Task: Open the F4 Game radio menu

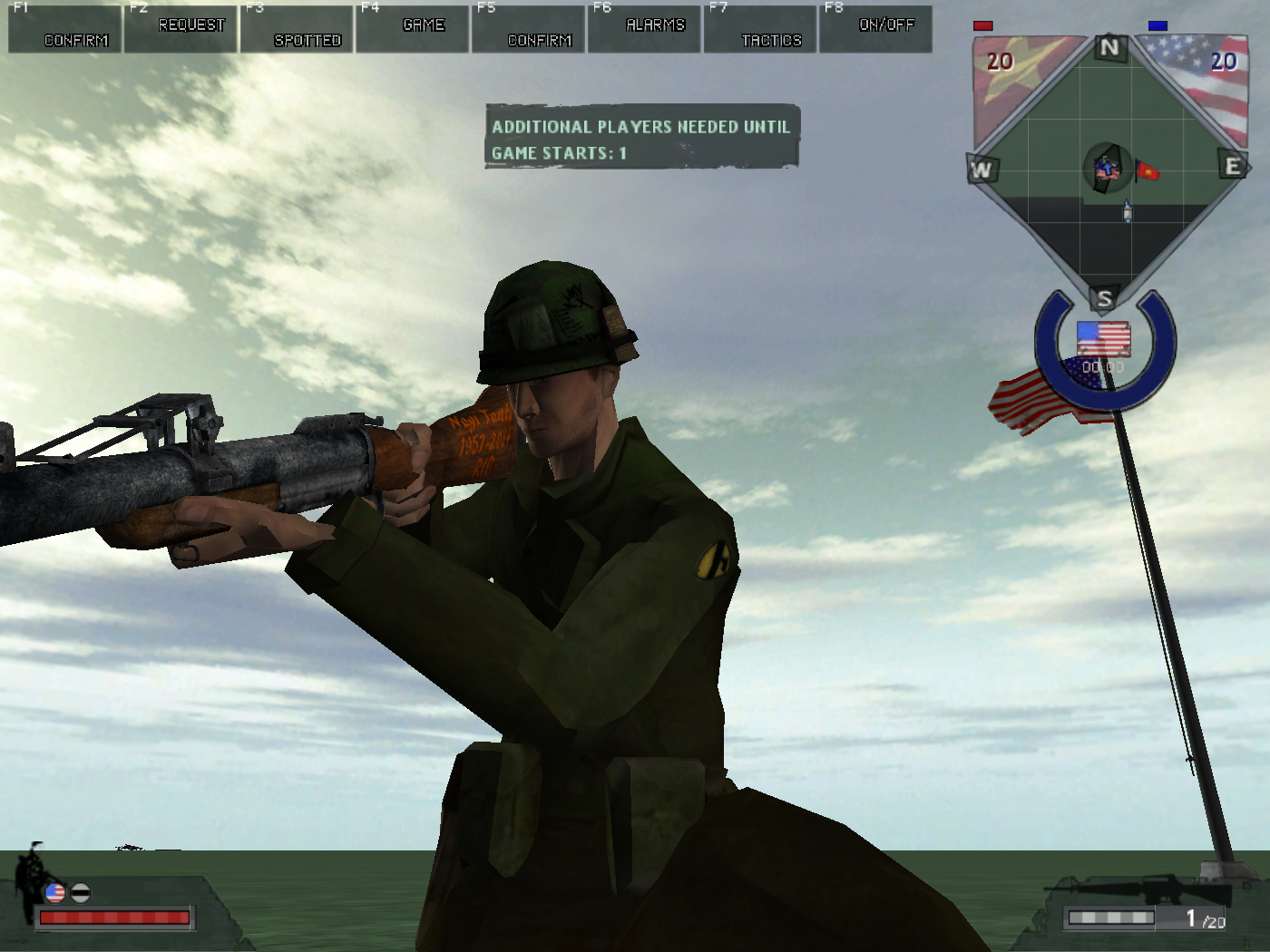Action: click(414, 30)
